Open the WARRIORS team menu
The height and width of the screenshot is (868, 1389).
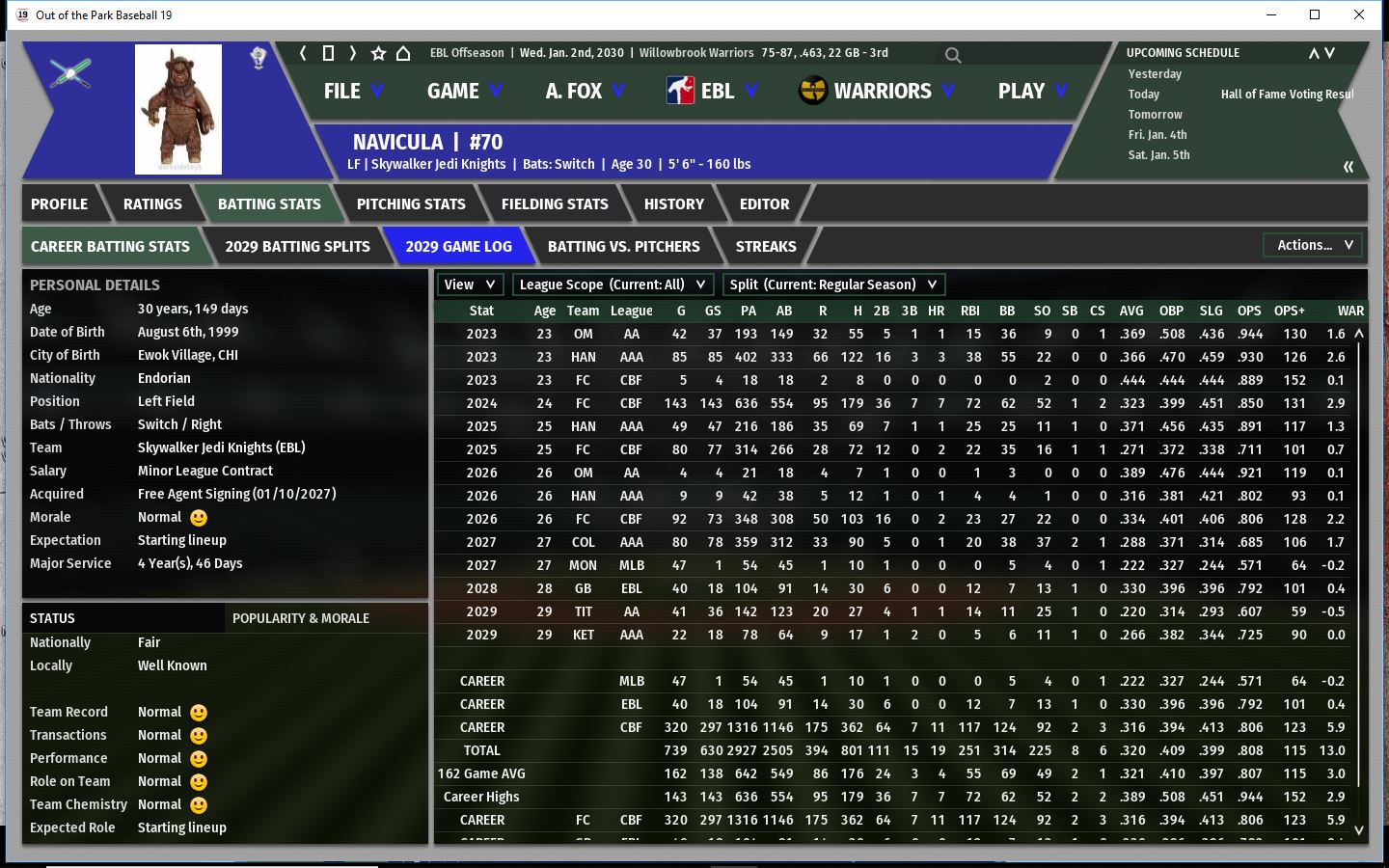point(878,92)
